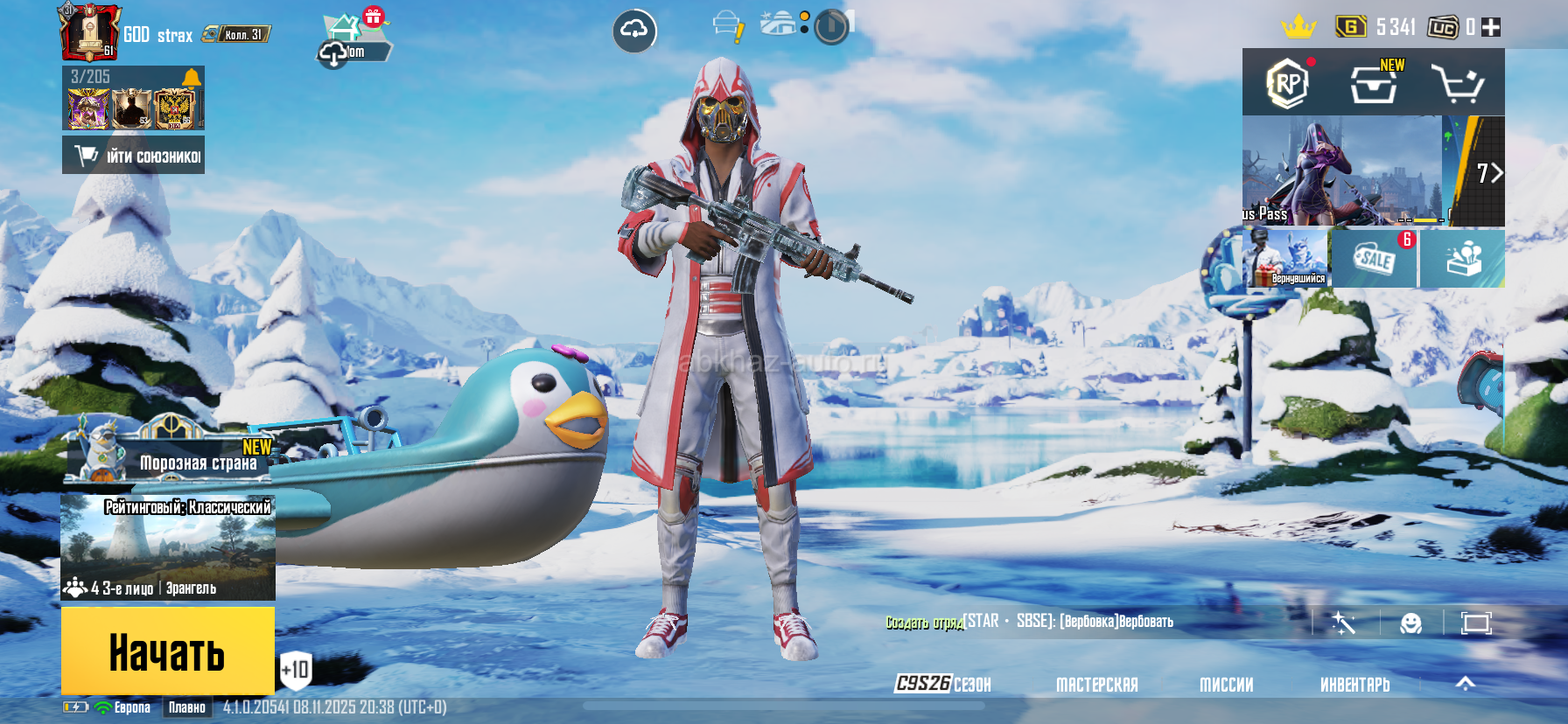Open the crate box marked NEW
Viewport: 1568px width, 724px height.
click(1373, 84)
